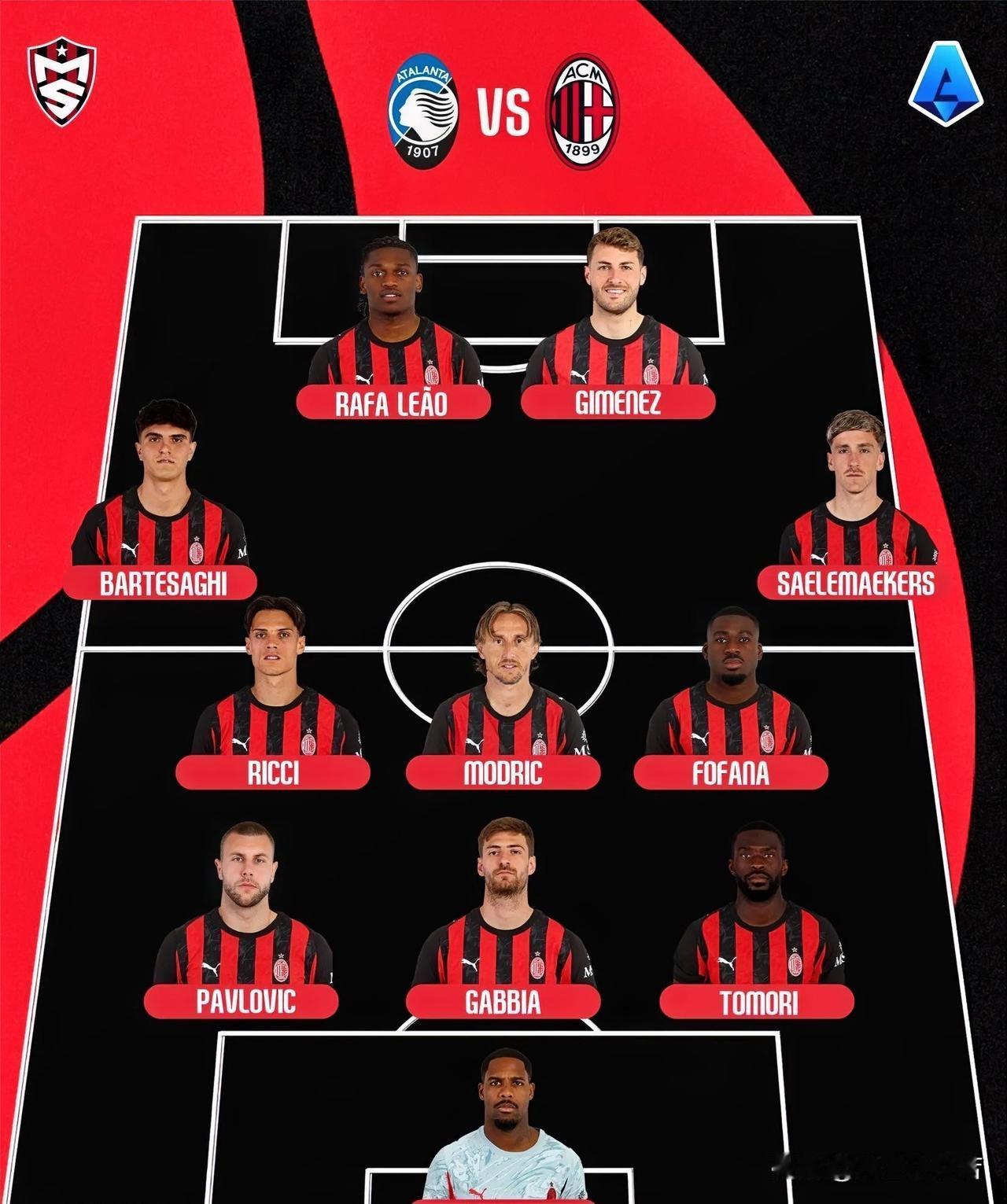Choose Gimenez in the attacking line
This screenshot has width=1007, height=1204.
(x=617, y=330)
